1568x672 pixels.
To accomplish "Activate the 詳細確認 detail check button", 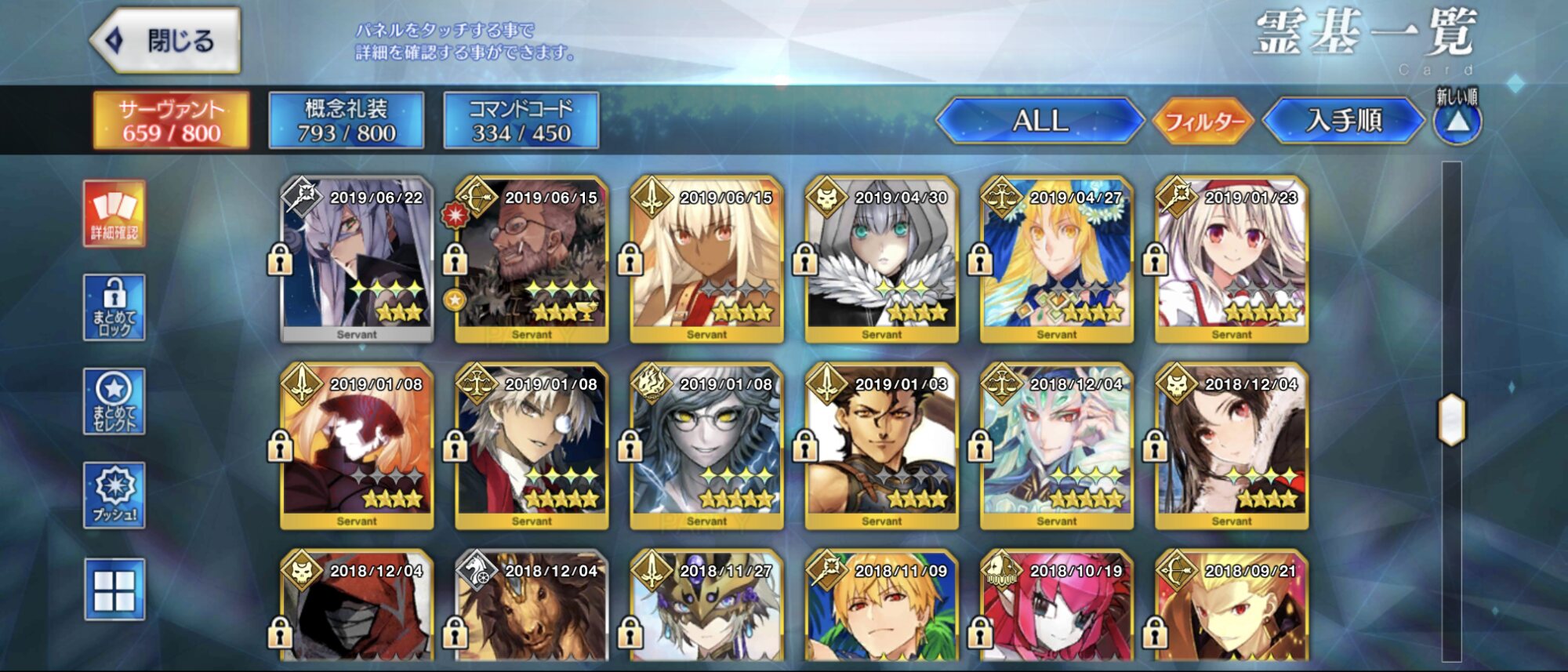I will pyautogui.click(x=114, y=213).
